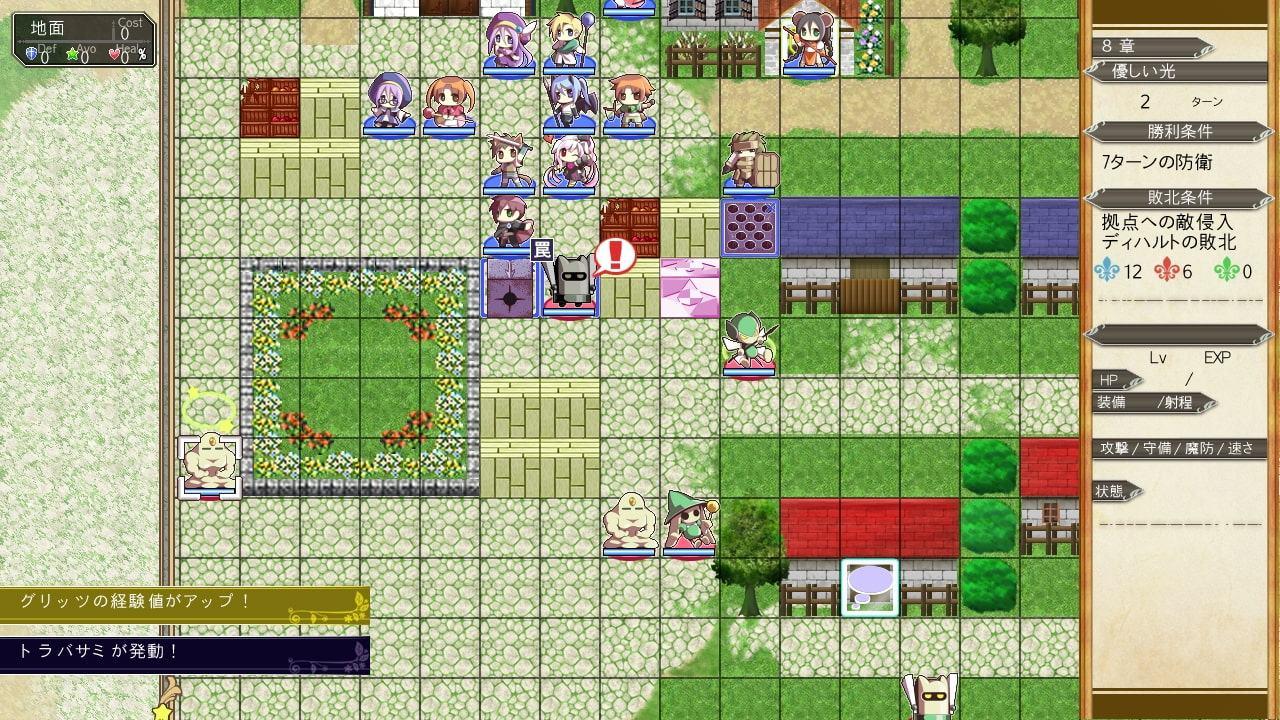Pick the hooded purple-haired unit with glasses

point(389,103)
